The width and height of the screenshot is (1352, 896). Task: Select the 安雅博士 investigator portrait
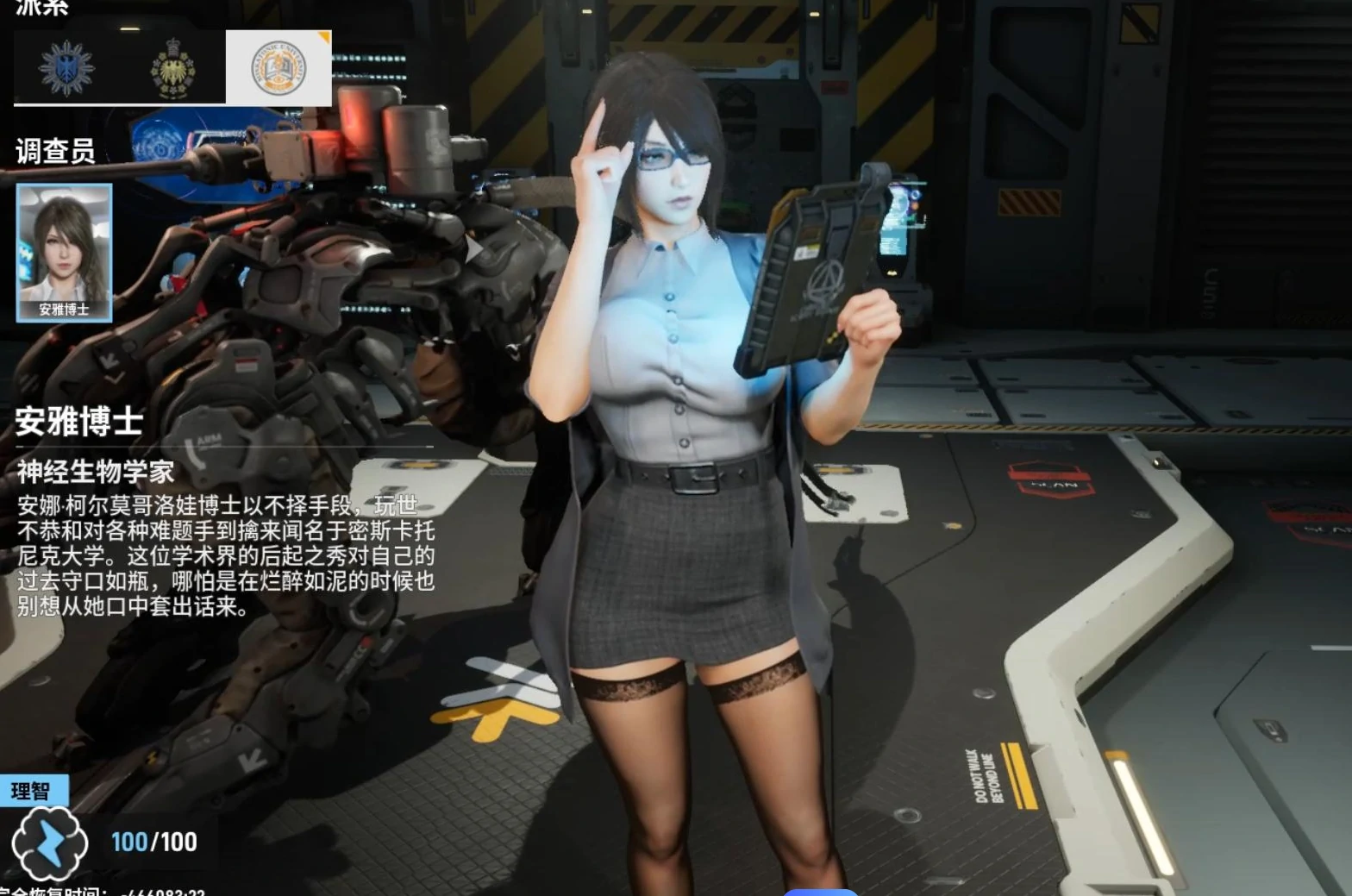coord(64,252)
